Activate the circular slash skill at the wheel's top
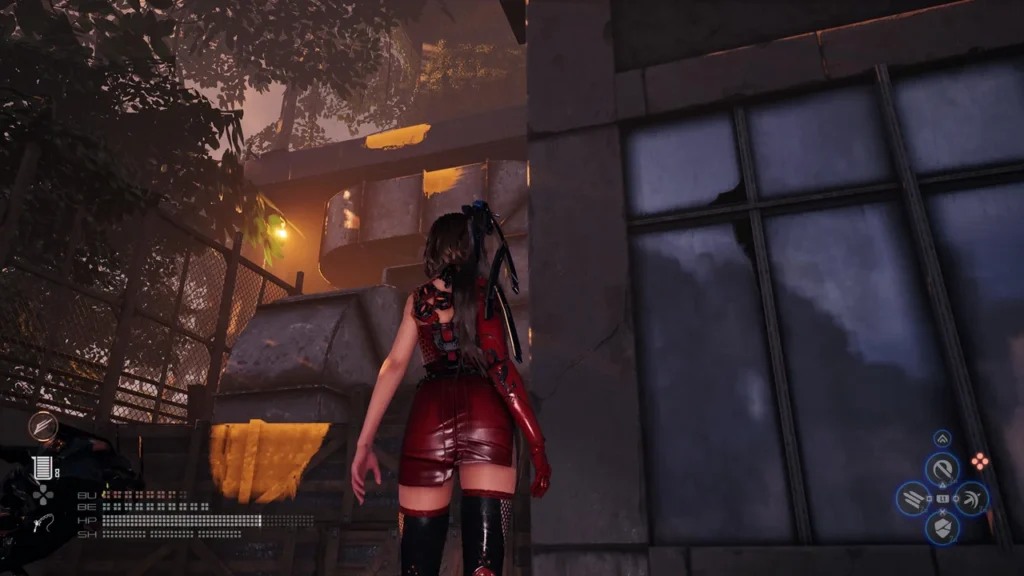Image resolution: width=1024 pixels, height=576 pixels. click(x=941, y=468)
